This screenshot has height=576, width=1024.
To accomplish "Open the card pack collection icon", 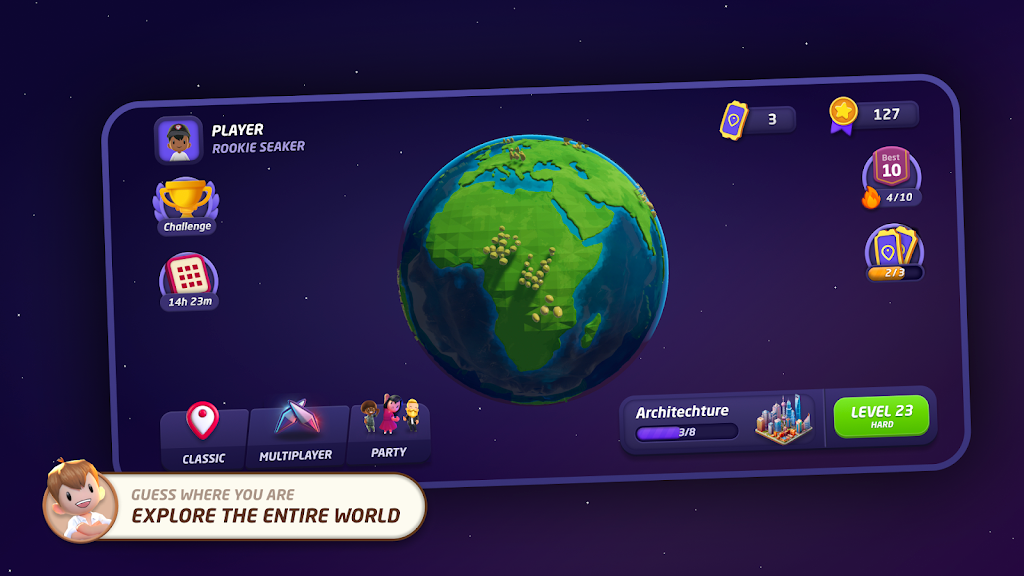I will (x=894, y=252).
